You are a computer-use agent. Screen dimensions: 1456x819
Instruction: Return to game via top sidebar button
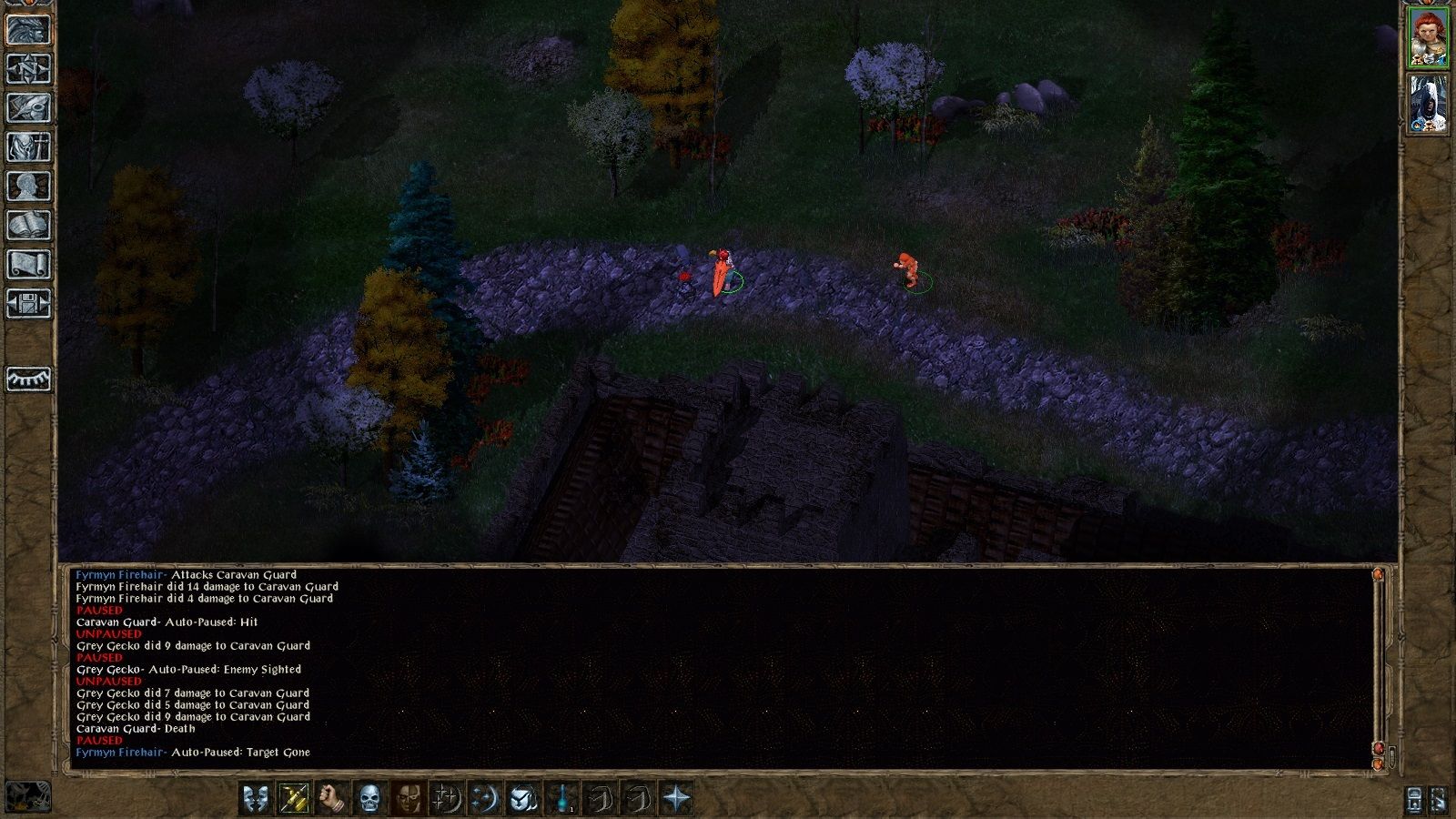point(28,30)
